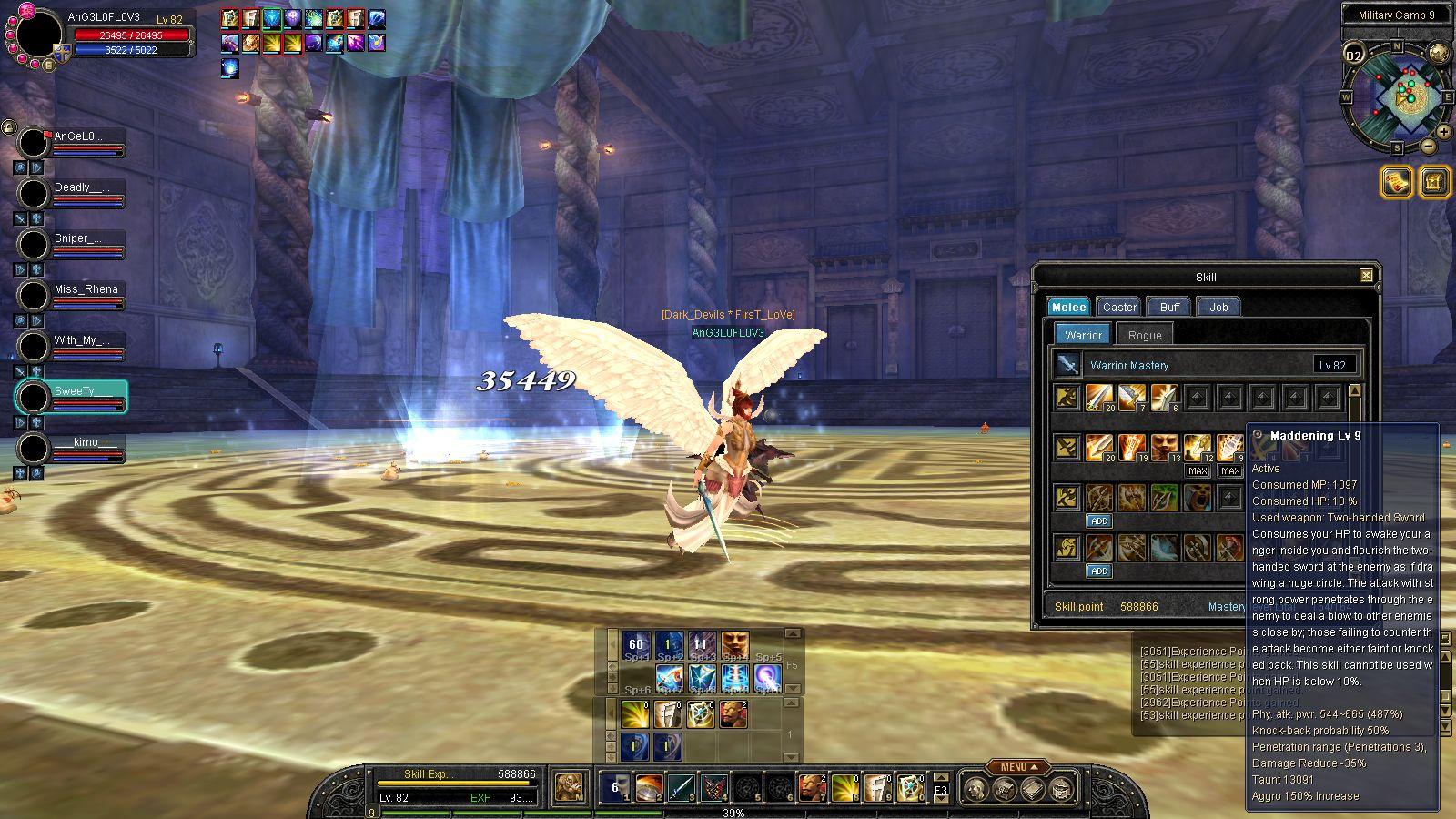The image size is (1456, 819).
Task: Switch hotbar page with F3 up arrow
Action: tap(941, 779)
